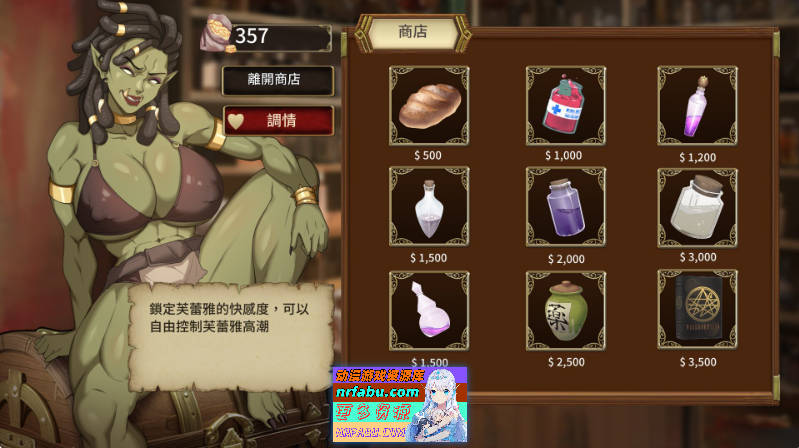Buy the bread loaf for $500
This screenshot has width=799, height=448.
click(427, 105)
